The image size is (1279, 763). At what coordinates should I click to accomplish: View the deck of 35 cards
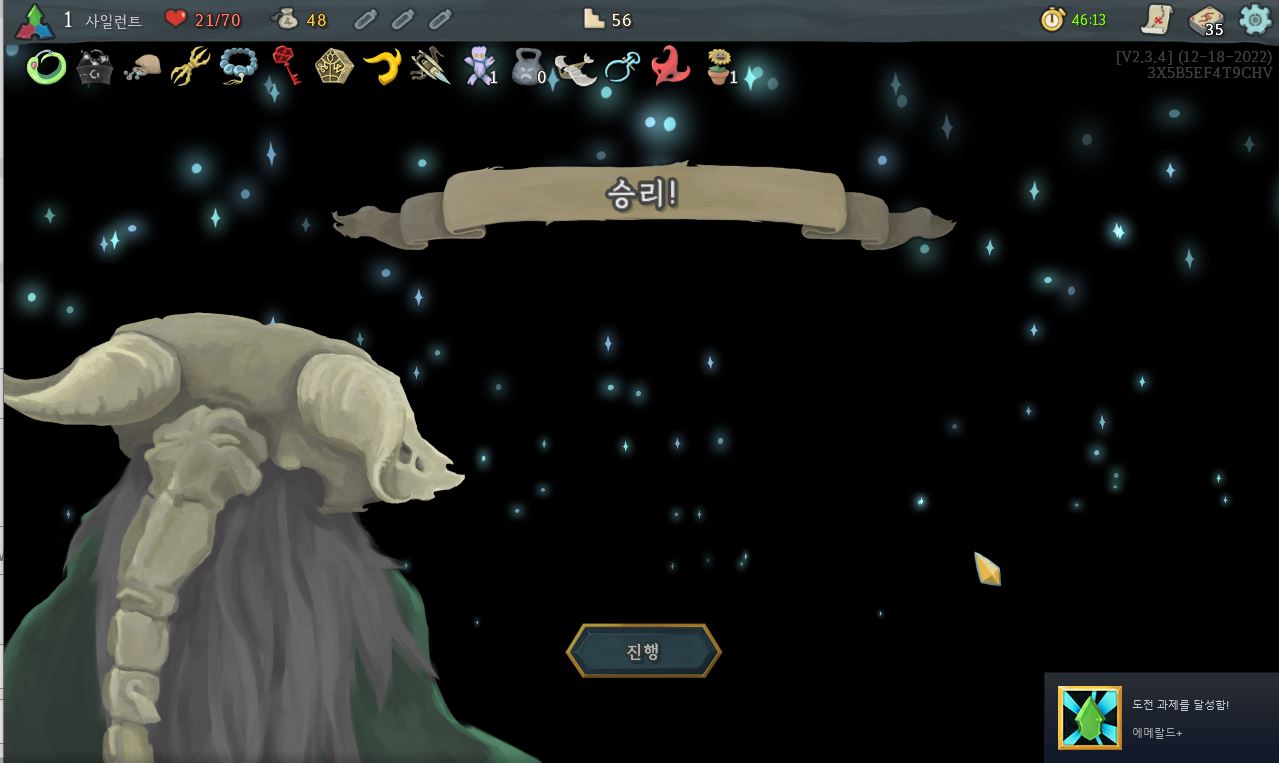pyautogui.click(x=1206, y=20)
